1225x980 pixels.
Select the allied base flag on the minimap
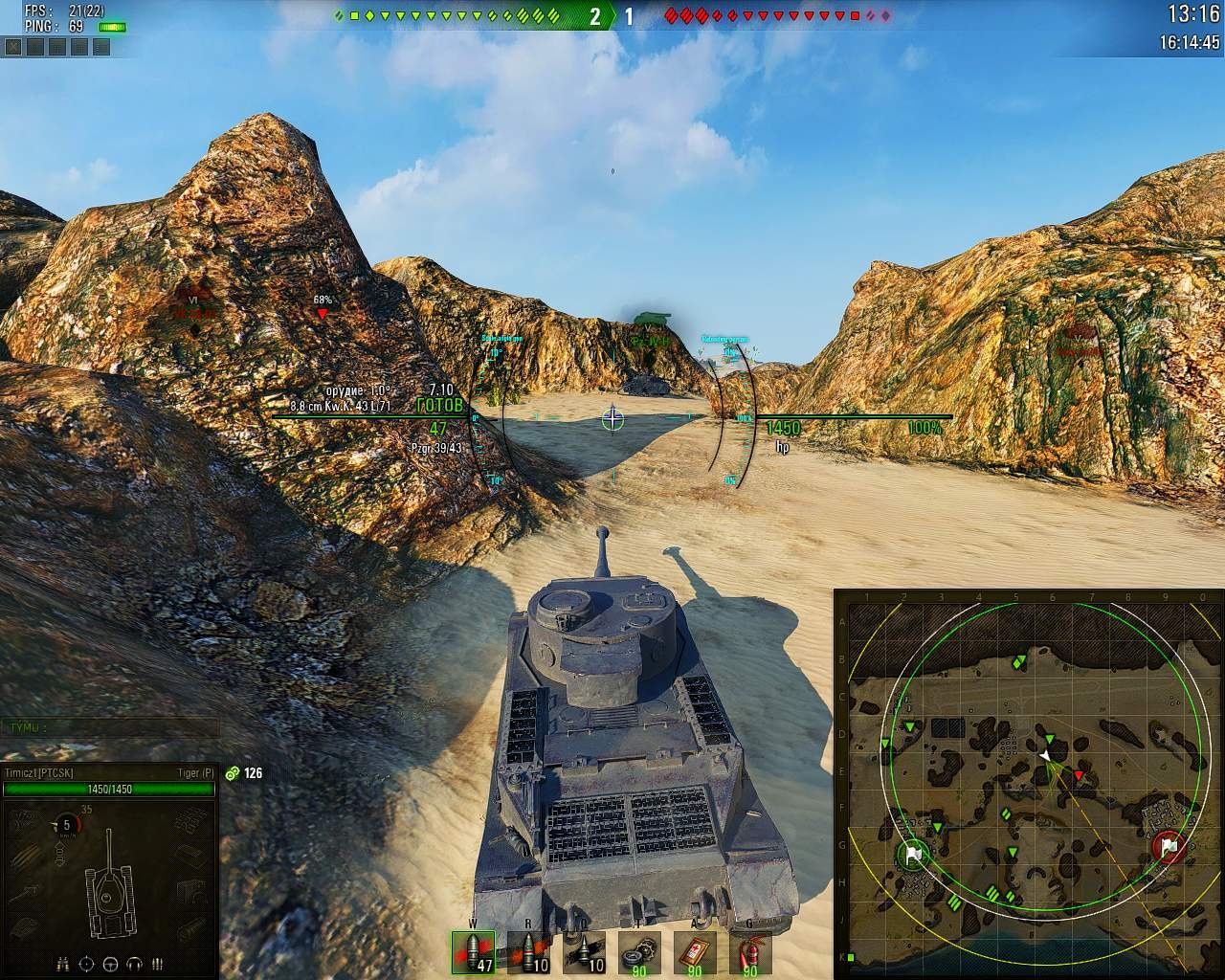click(913, 855)
